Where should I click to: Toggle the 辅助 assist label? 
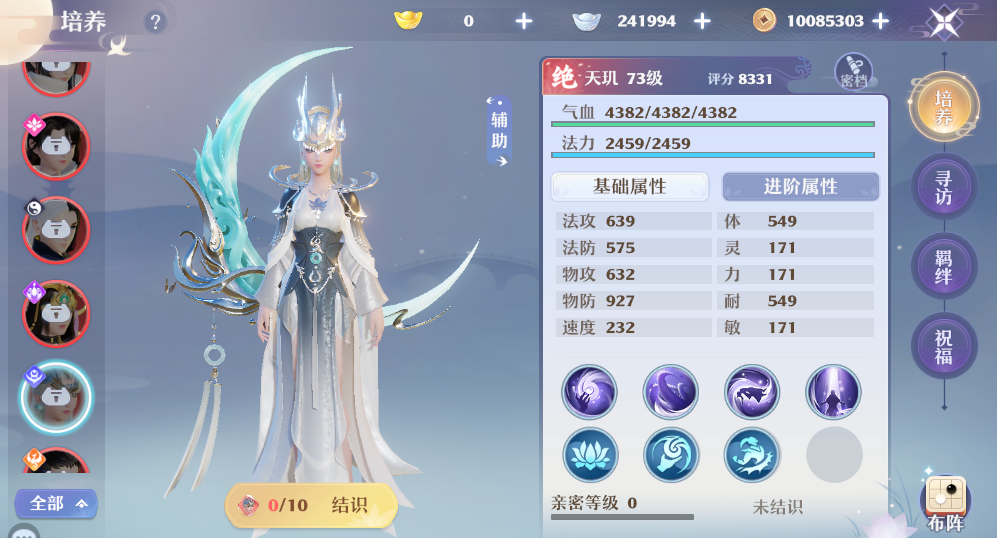point(499,131)
